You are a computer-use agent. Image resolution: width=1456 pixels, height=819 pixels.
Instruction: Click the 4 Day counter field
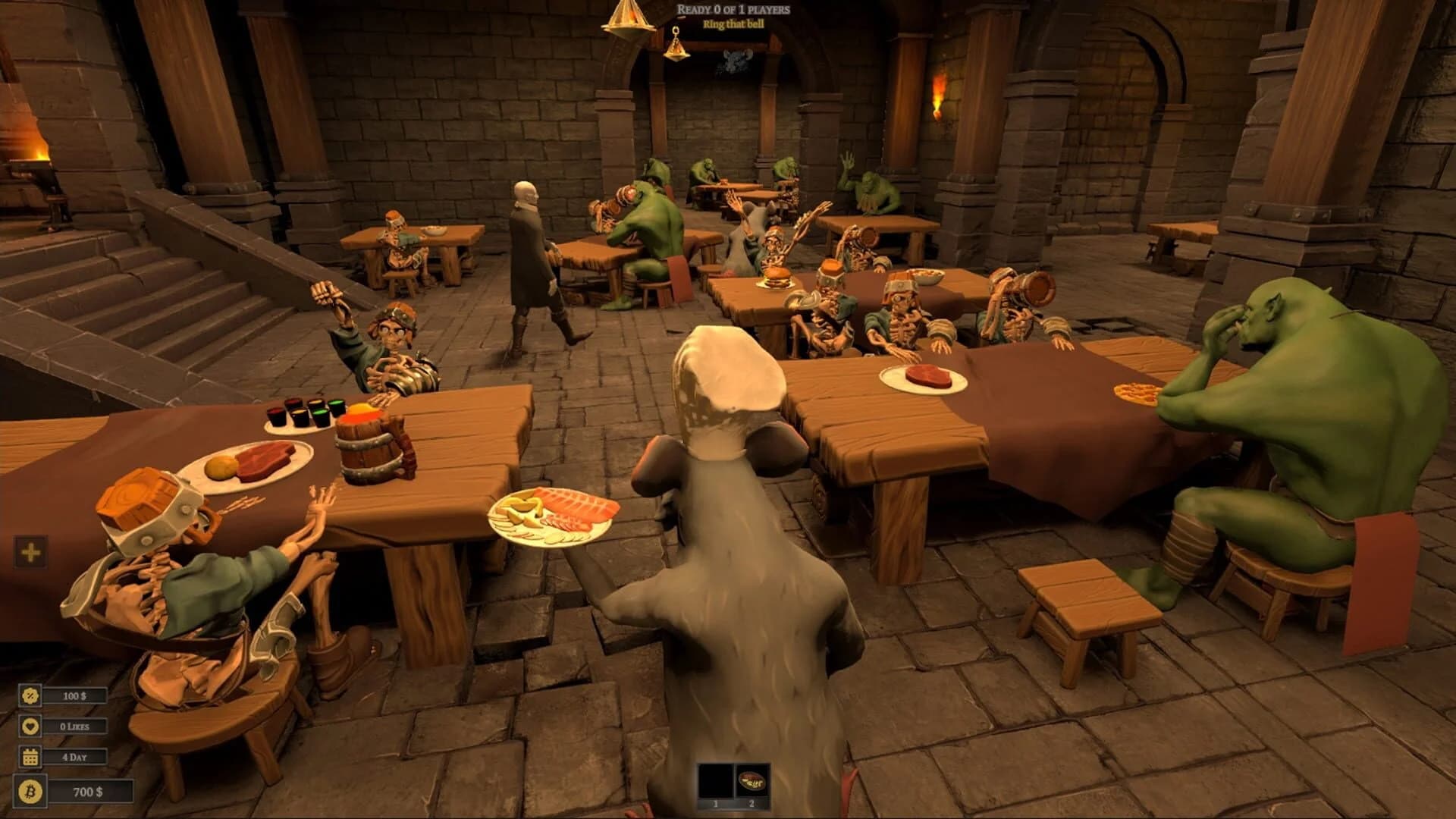(x=74, y=756)
